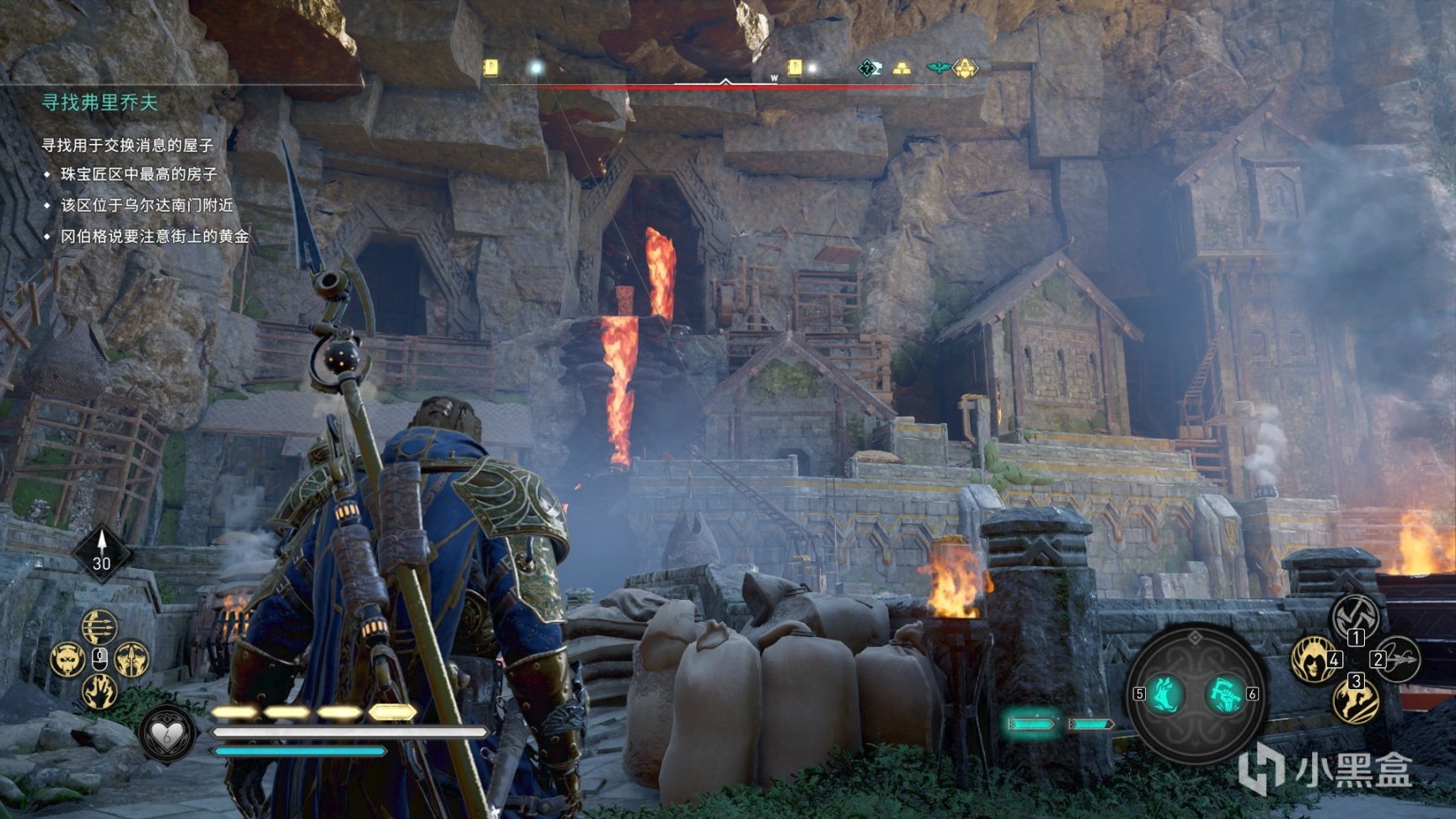This screenshot has height=819, width=1456.
Task: Select the arrow shot ability in slot 2
Action: (1397, 659)
